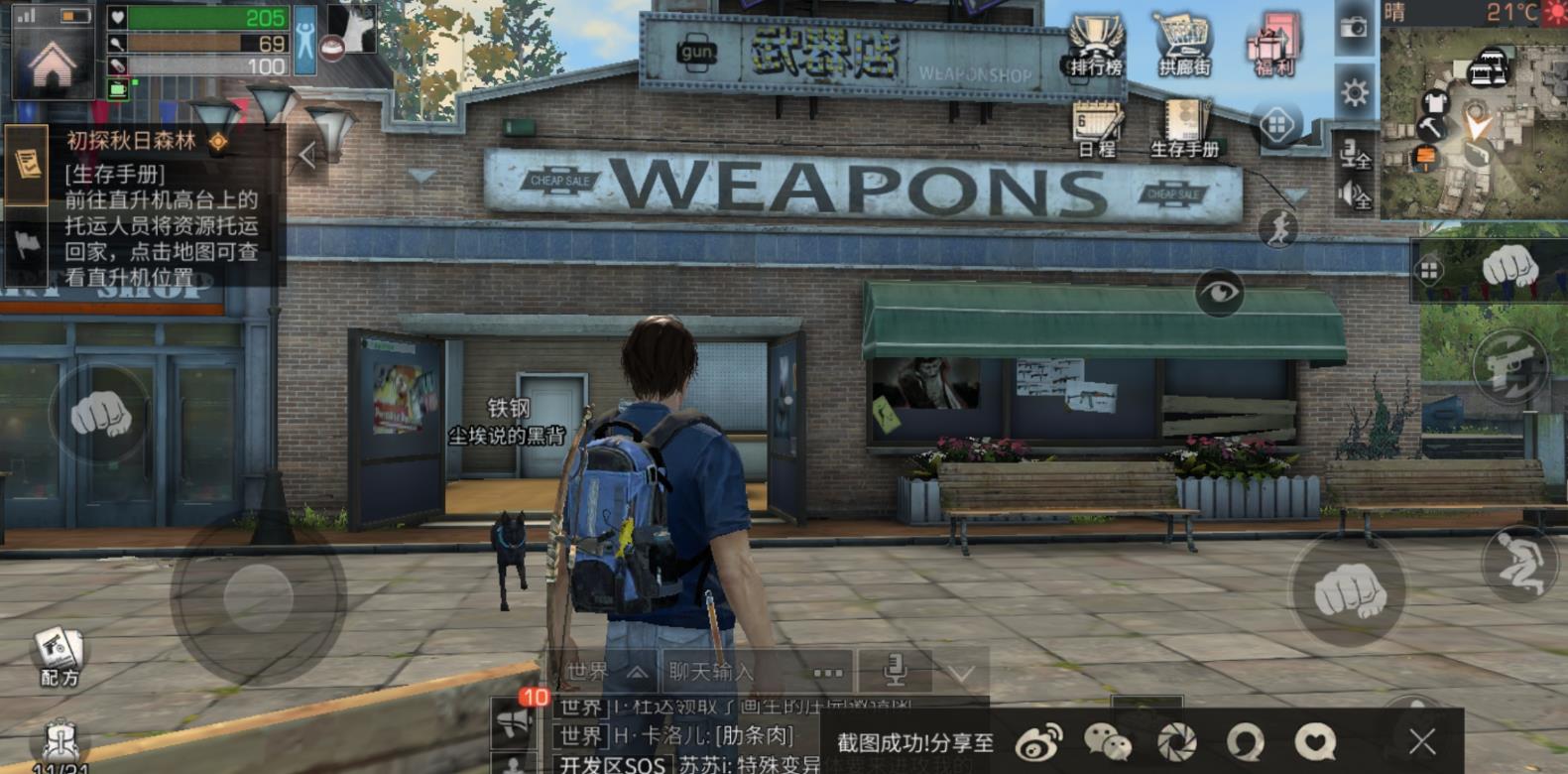Open the 日程 calendar schedule
Viewport: 1568px width, 774px height.
(1096, 130)
